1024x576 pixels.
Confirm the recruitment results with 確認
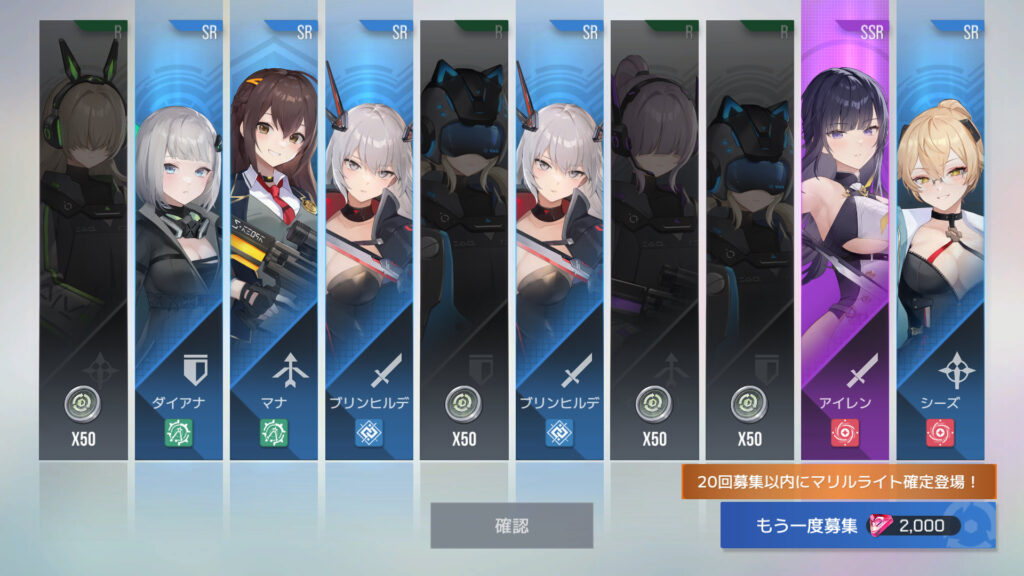click(x=511, y=525)
